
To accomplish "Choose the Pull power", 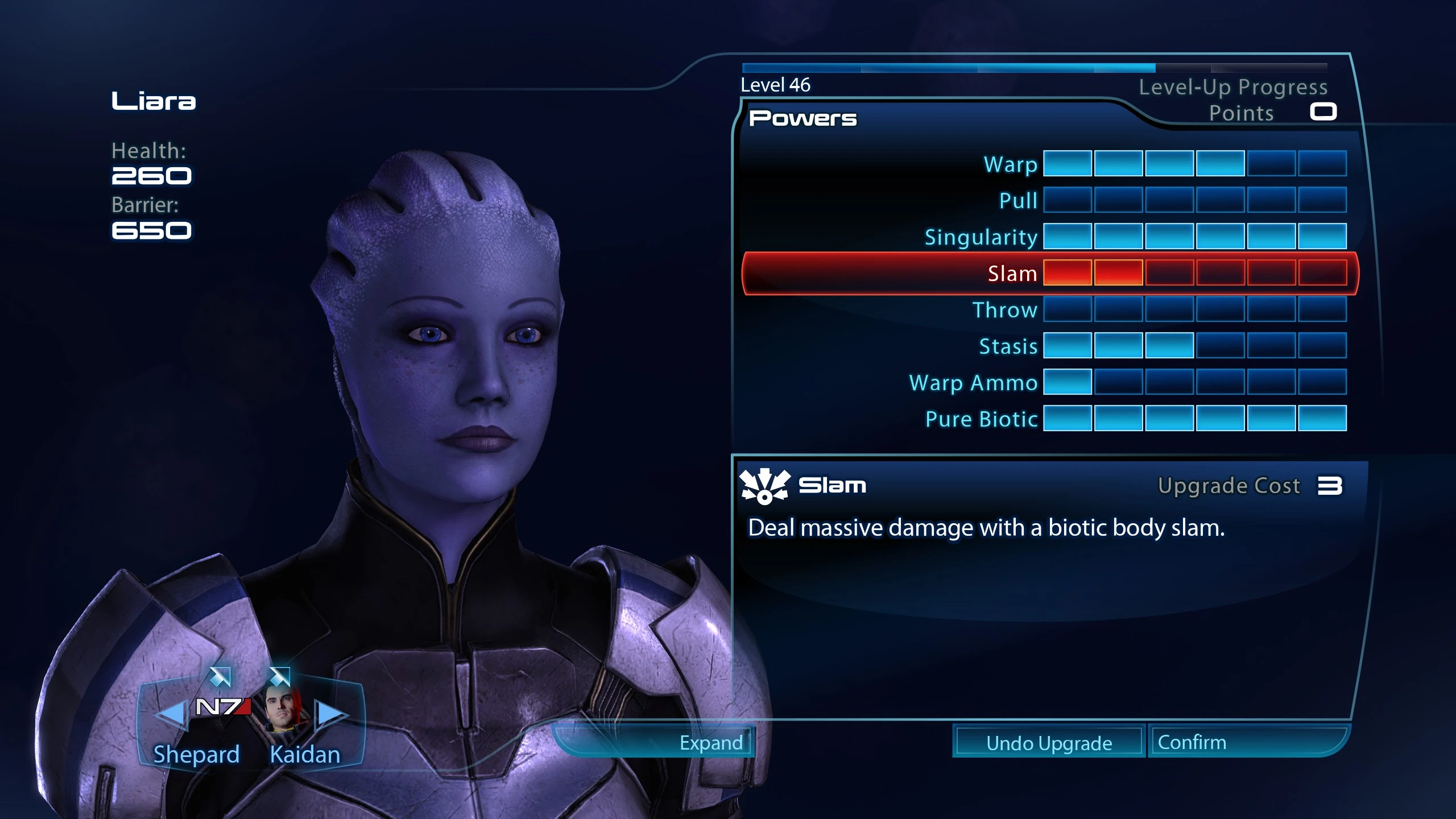I will pos(1018,201).
